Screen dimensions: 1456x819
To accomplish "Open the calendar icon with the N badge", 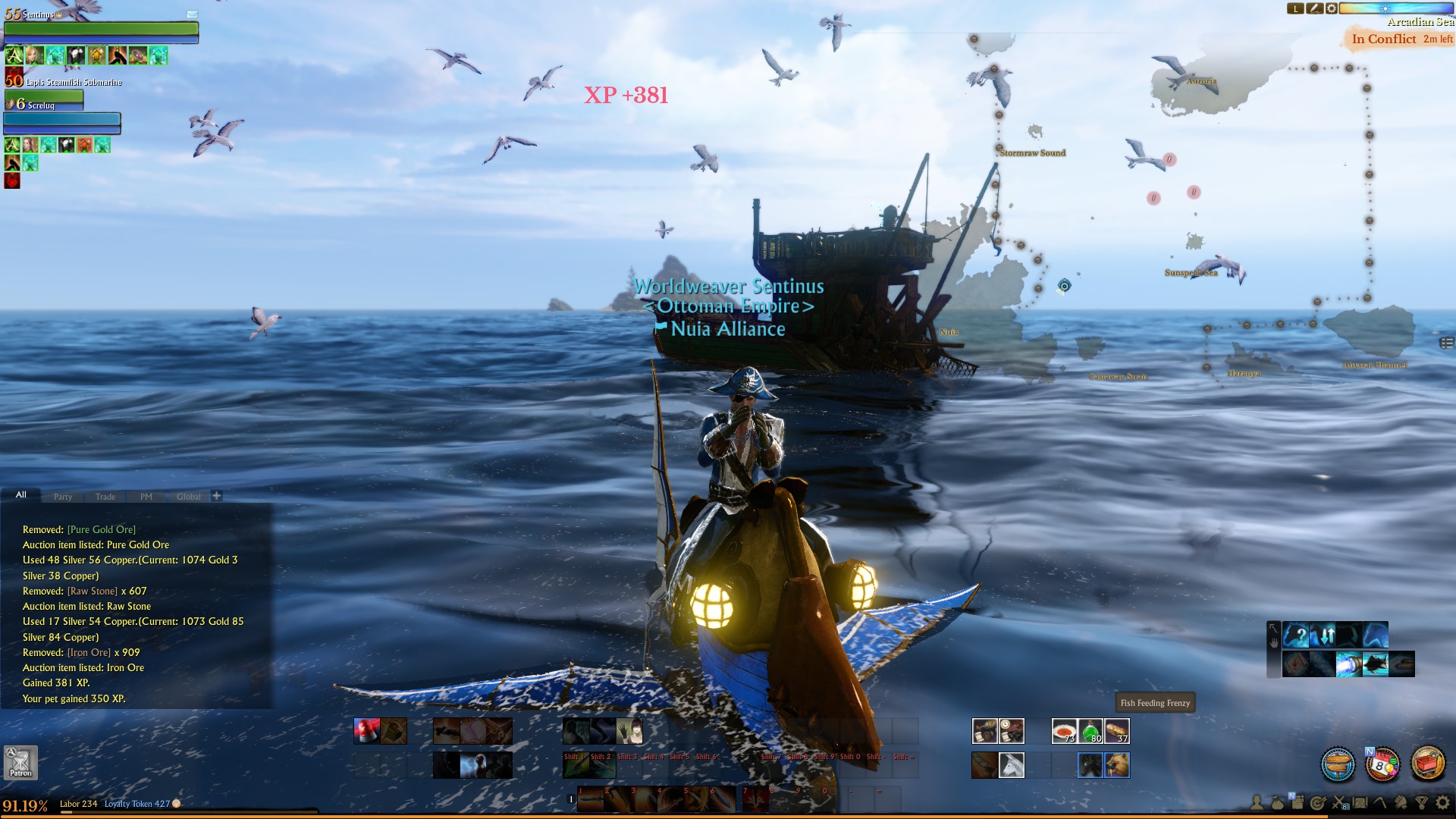I will pos(1383,764).
